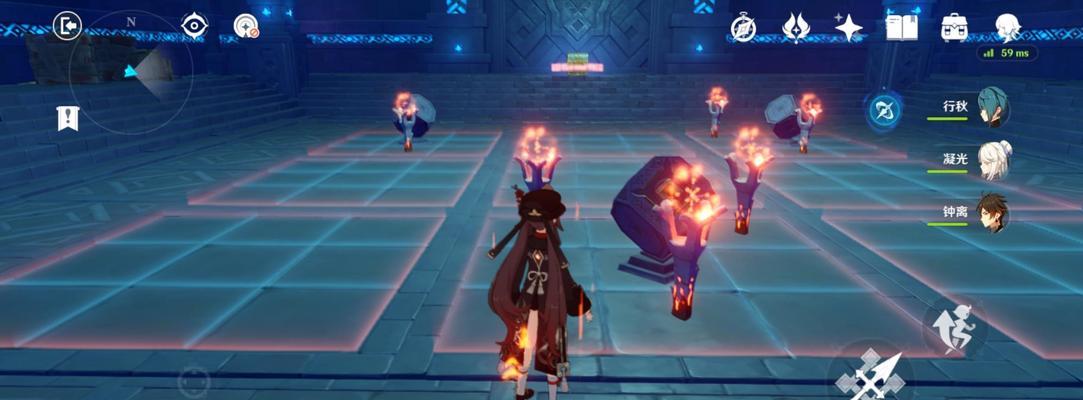Tap the exit domain door icon

pyautogui.click(x=67, y=26)
